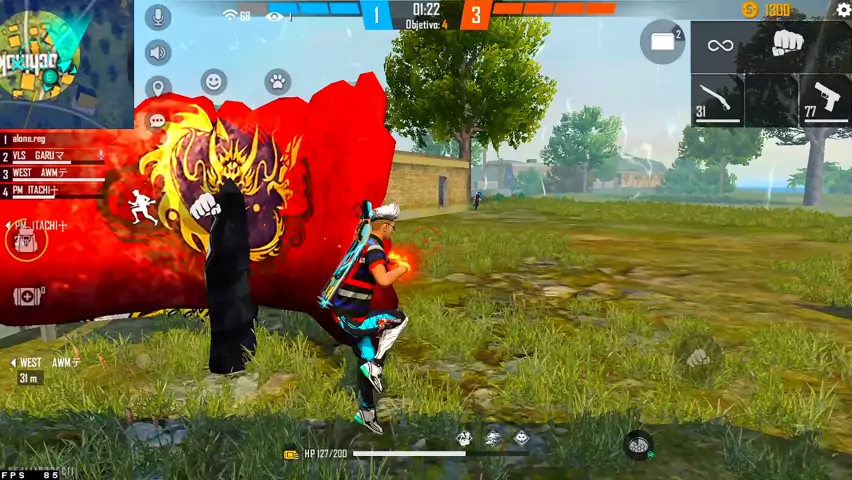Equip the pistol with 77 ammo
The image size is (852, 480).
(825, 99)
